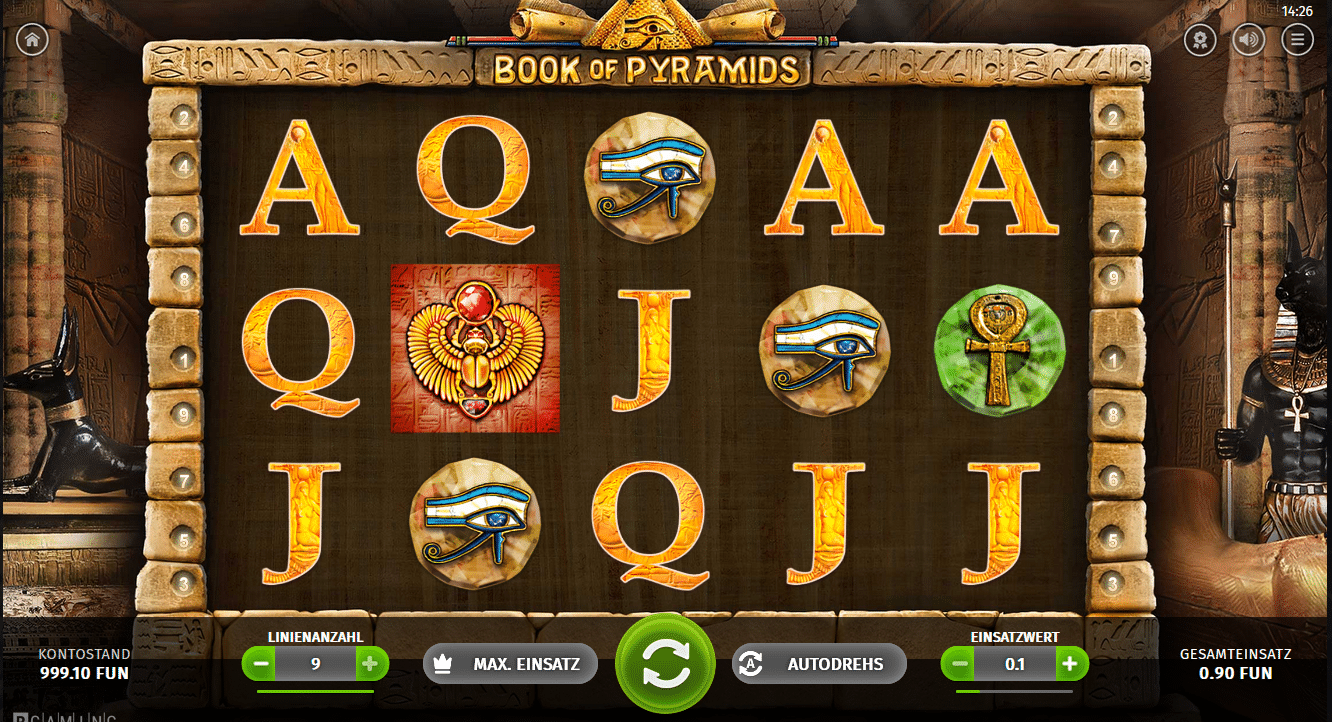Screen dimensions: 1332x722
Task: Open the hamburger menu in top right
Action: pyautogui.click(x=1295, y=41)
